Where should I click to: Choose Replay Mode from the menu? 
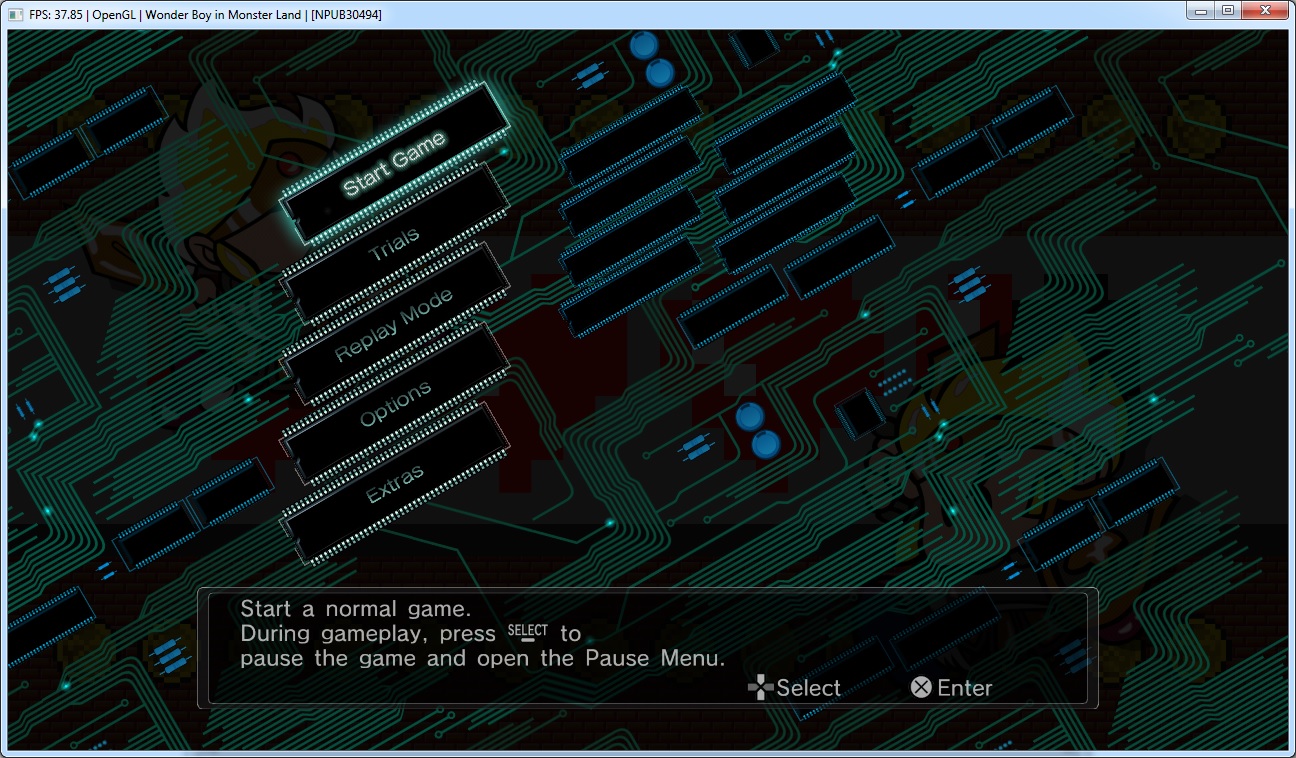(394, 325)
